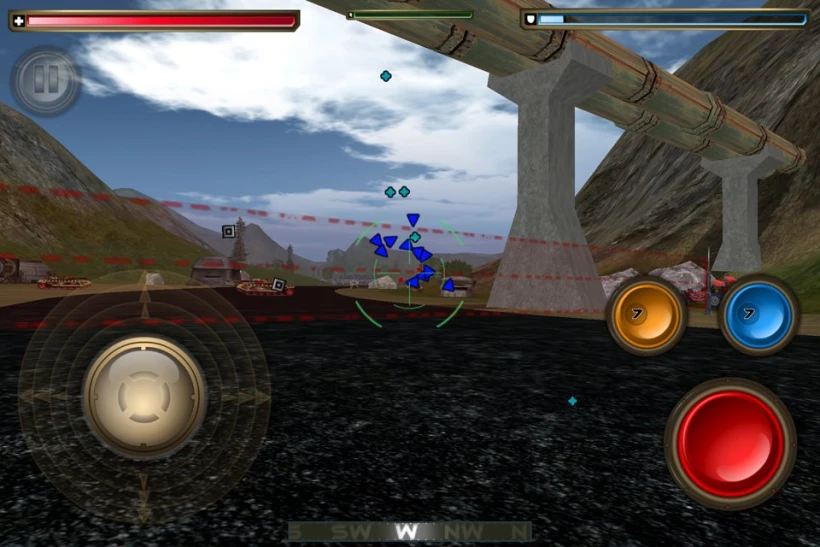The image size is (820, 547).
Task: Tap the big red fire button
Action: click(x=730, y=443)
